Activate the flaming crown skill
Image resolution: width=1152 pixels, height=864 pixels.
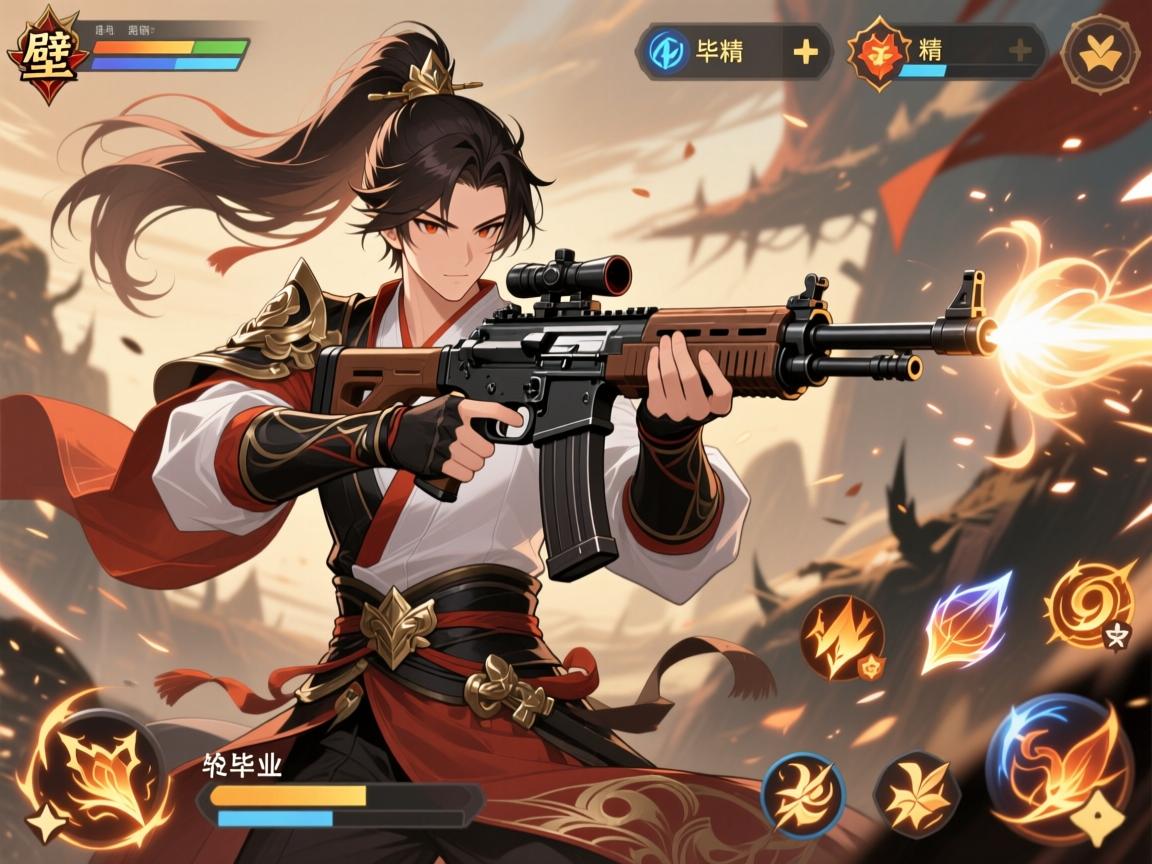842,637
